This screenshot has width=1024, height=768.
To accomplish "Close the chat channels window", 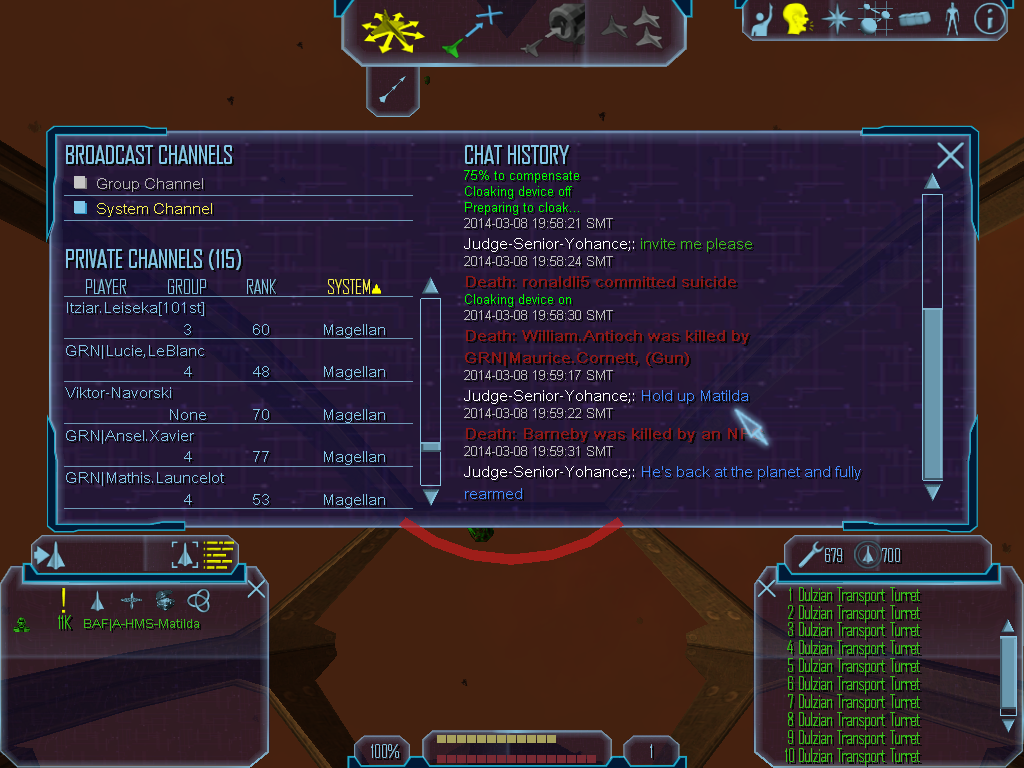I will coord(950,155).
